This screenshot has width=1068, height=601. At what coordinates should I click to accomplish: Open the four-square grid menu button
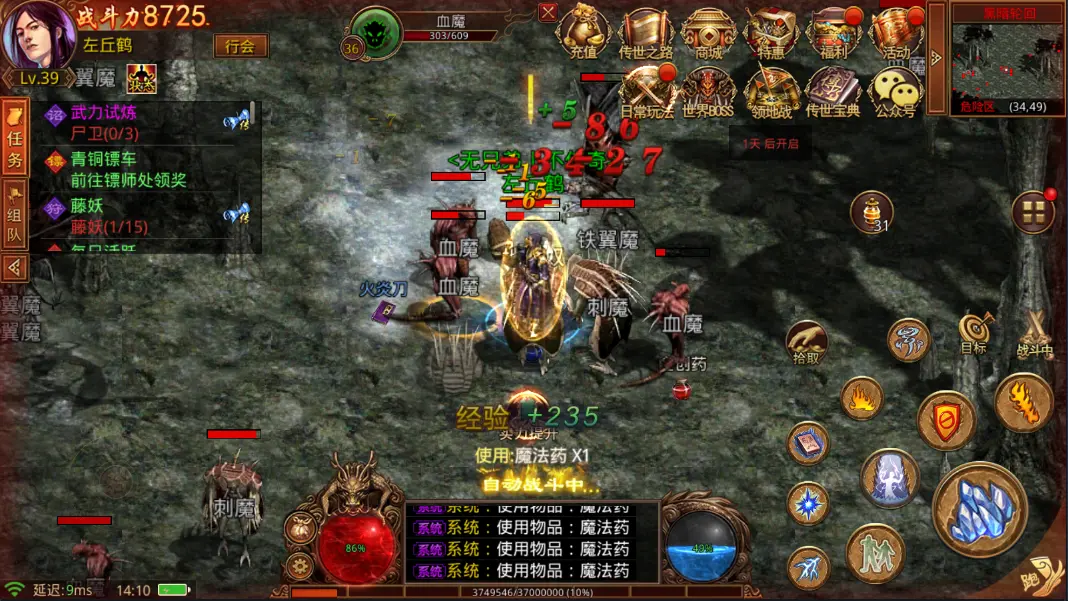coord(1033,212)
